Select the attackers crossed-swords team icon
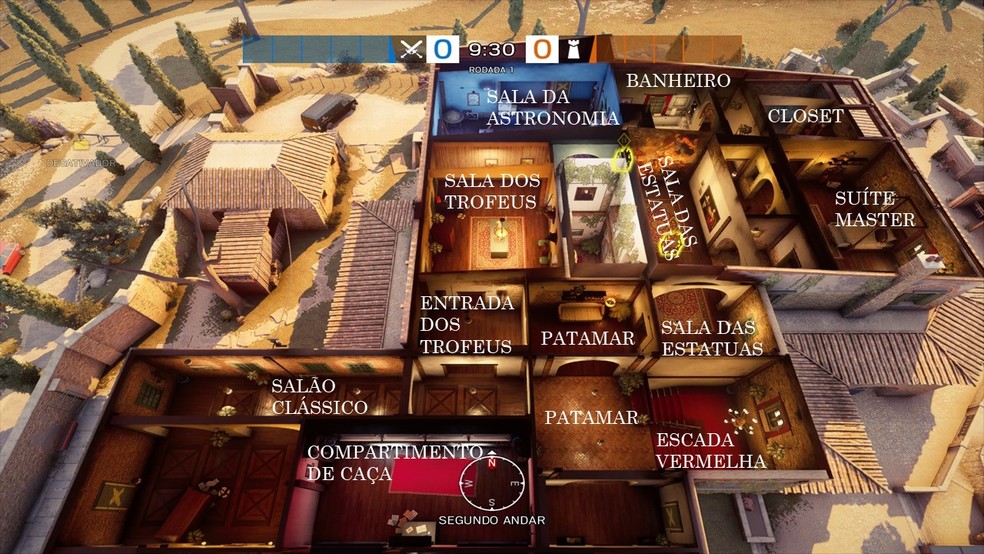984x554 pixels. [412, 48]
